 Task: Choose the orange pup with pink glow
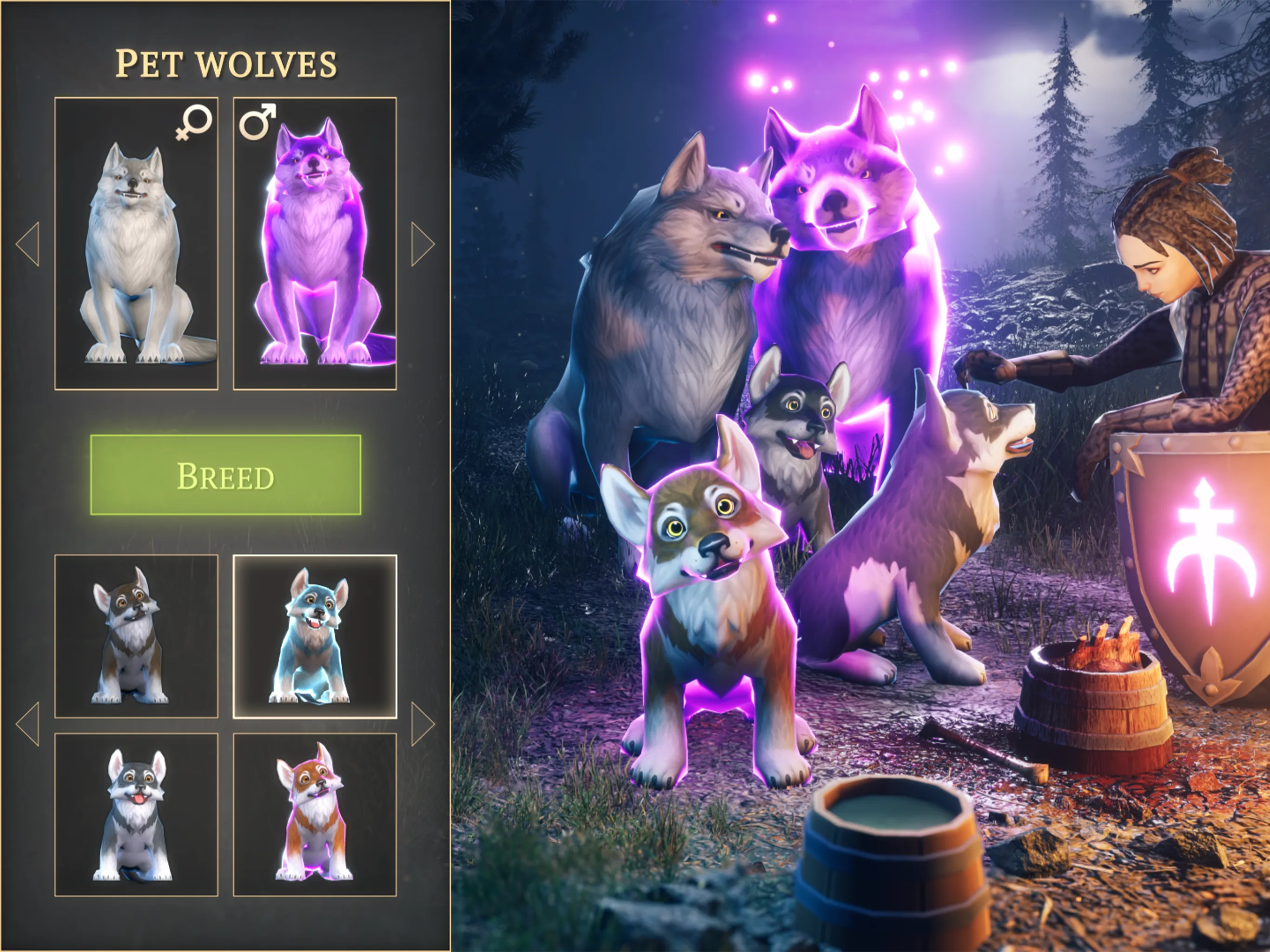(x=315, y=814)
